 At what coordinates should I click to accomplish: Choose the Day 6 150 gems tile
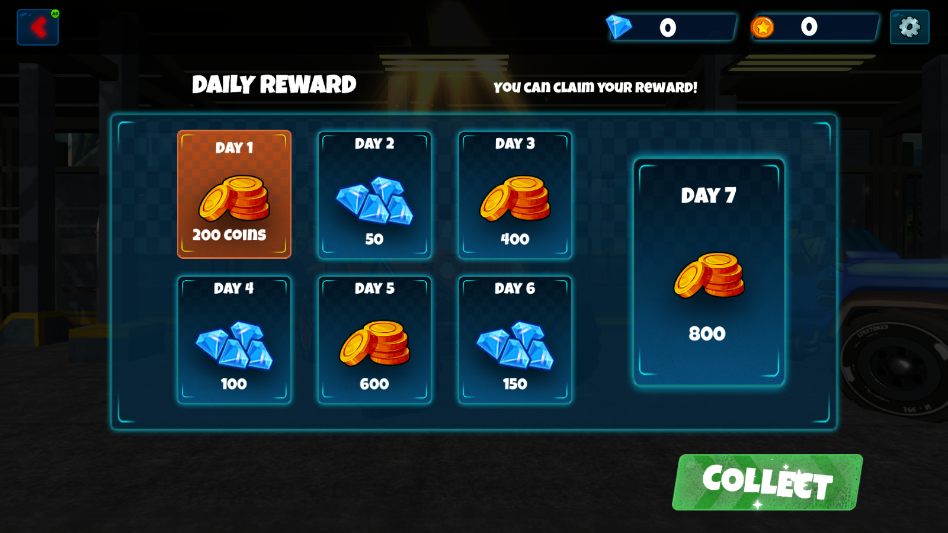[515, 340]
